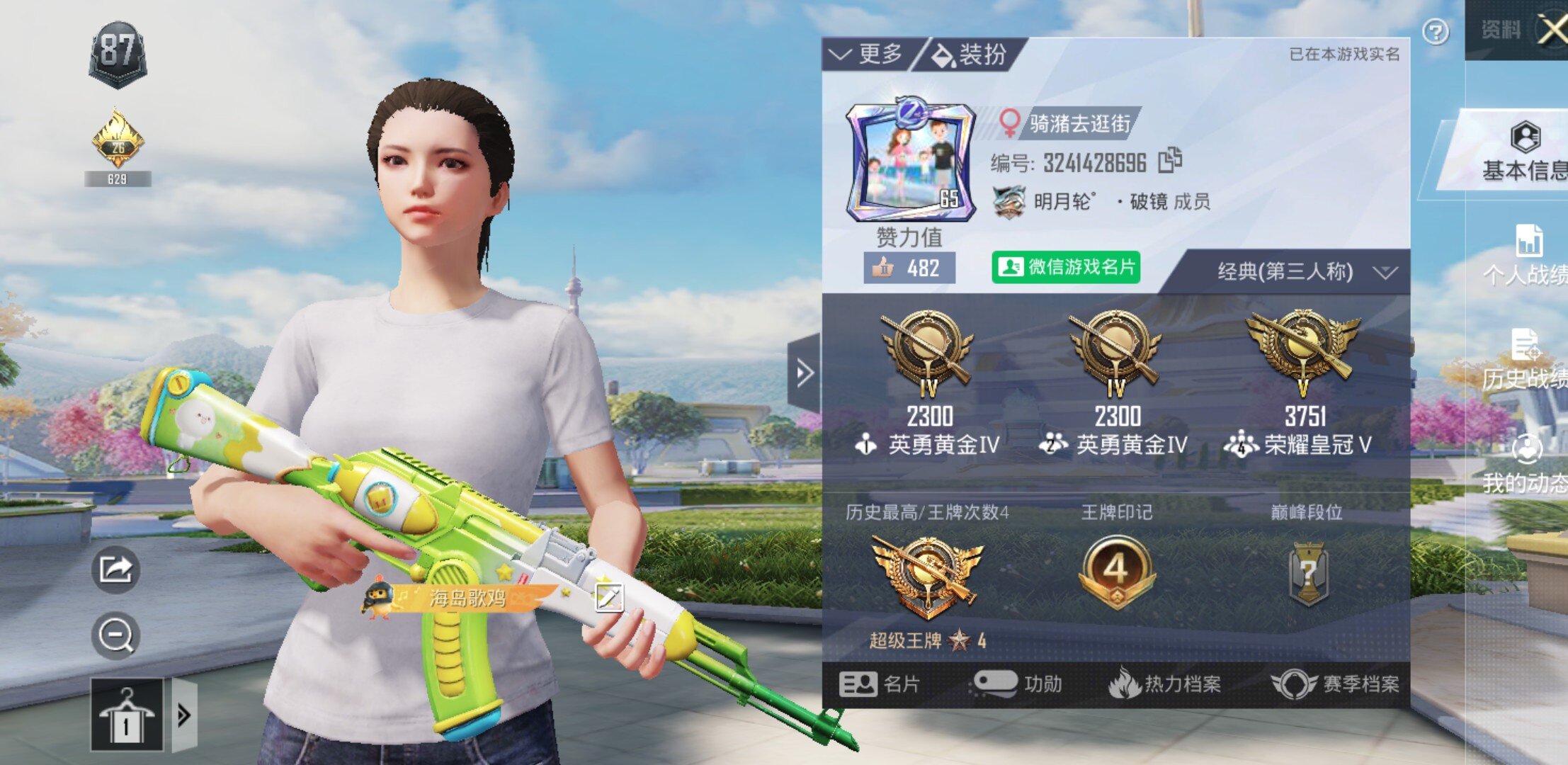Collapse the profile panel with the arrow
This screenshot has width=1568, height=765.
(x=805, y=373)
